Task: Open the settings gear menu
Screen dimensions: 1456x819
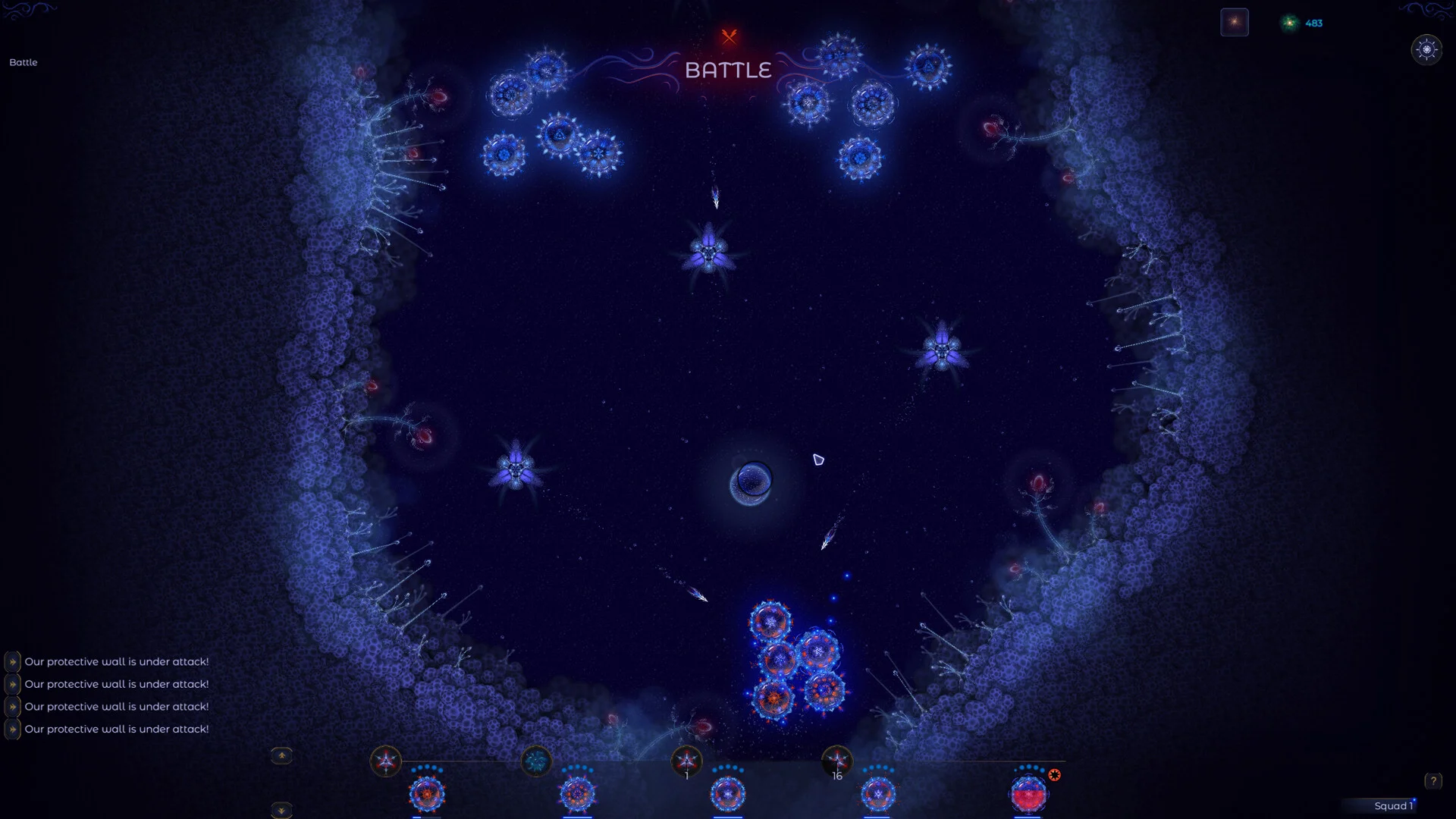Action: (1426, 50)
